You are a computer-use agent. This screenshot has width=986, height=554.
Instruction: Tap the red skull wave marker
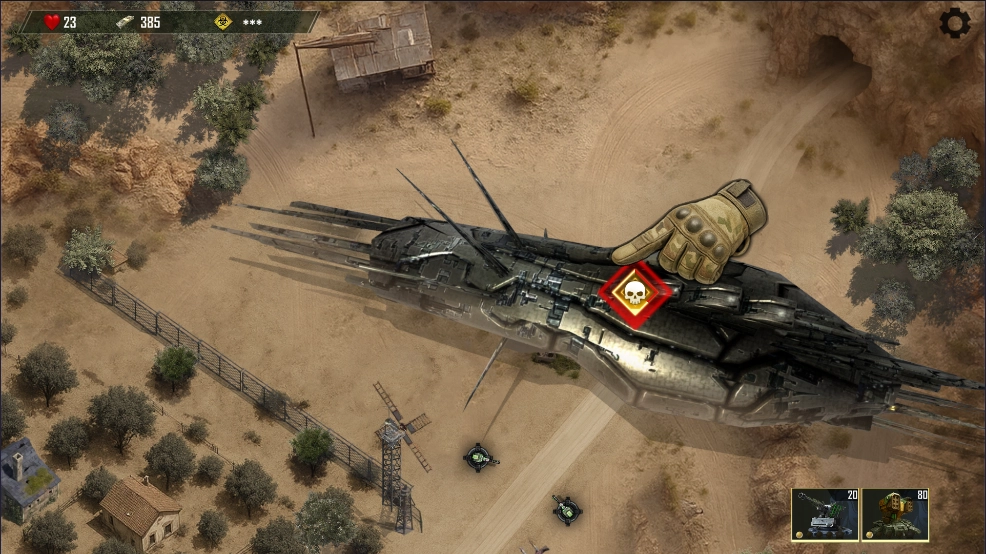point(632,293)
